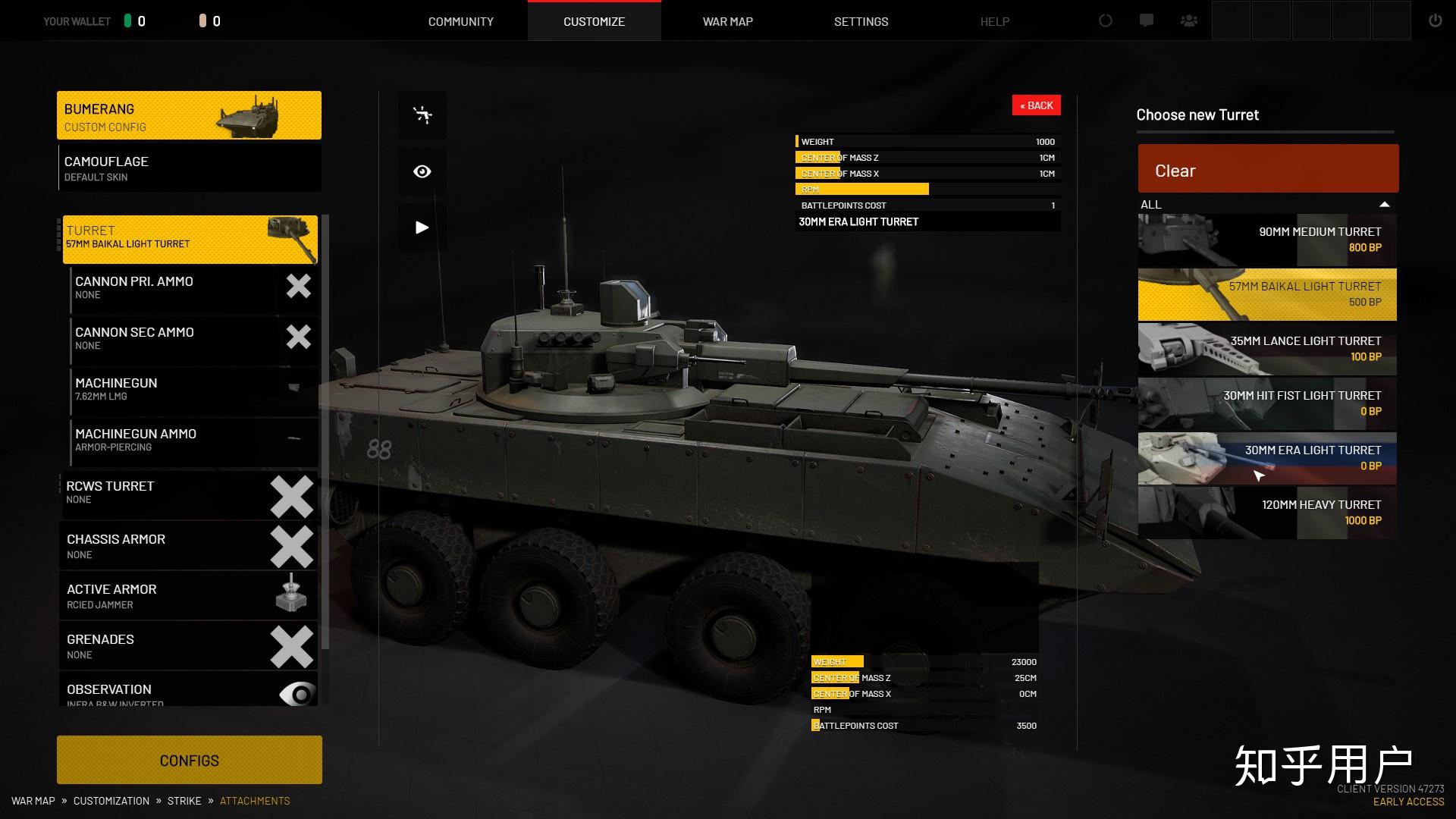The width and height of the screenshot is (1456, 819).
Task: Click the red Back button
Action: click(1036, 105)
